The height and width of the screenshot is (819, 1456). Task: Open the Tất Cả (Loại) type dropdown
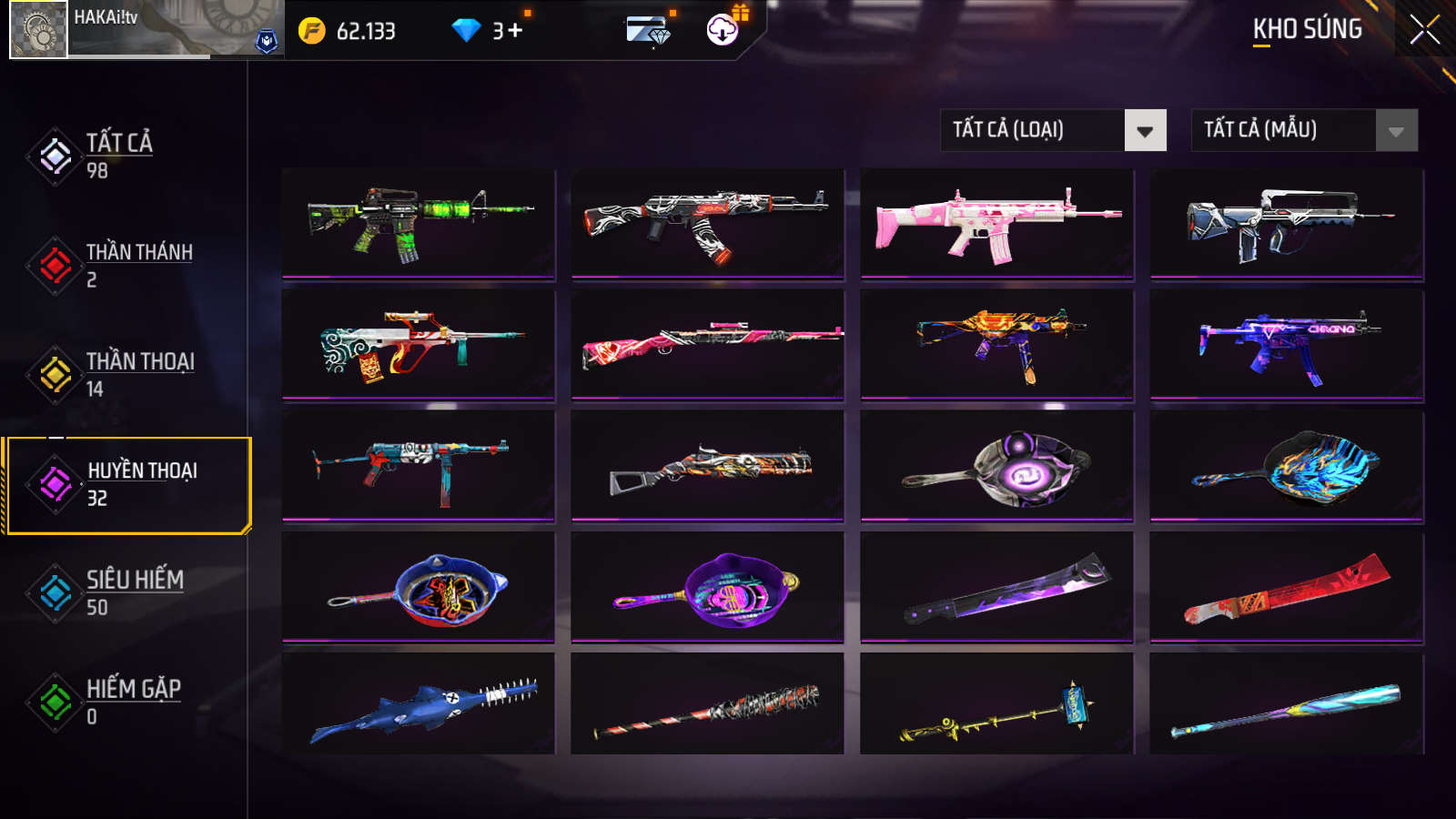click(x=1053, y=130)
